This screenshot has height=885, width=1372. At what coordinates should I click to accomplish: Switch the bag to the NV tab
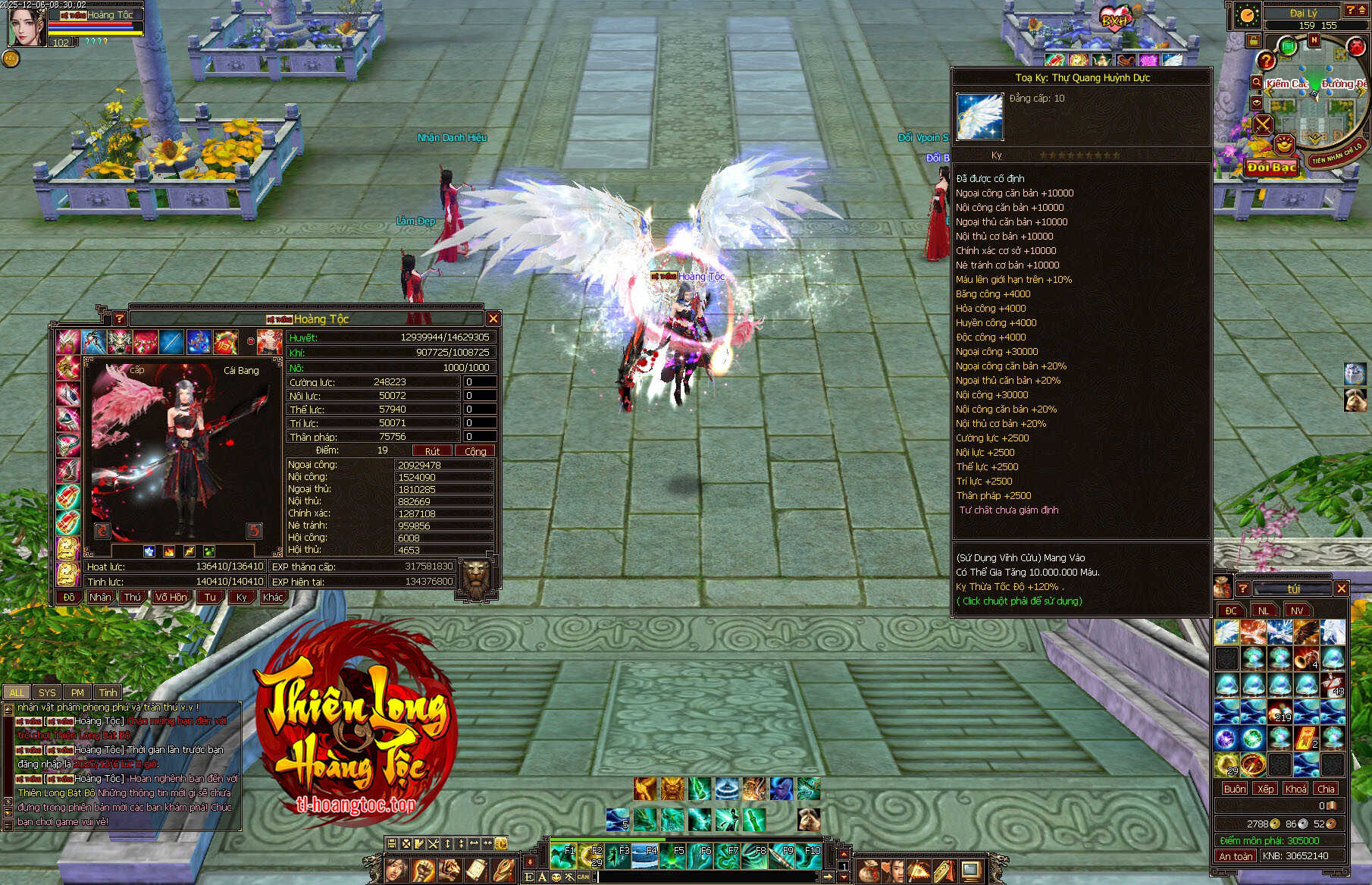click(1297, 610)
